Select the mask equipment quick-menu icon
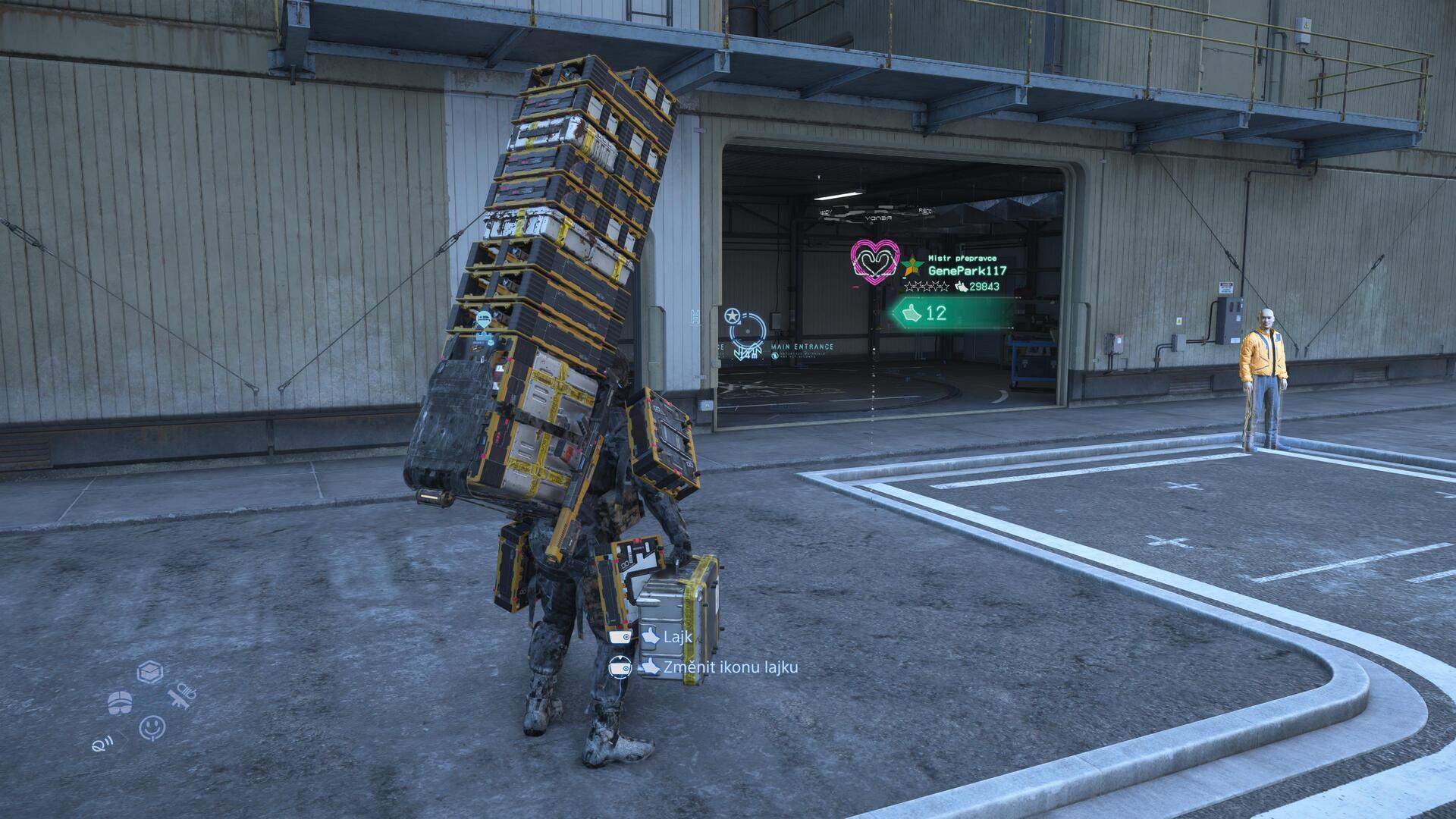 tap(121, 702)
